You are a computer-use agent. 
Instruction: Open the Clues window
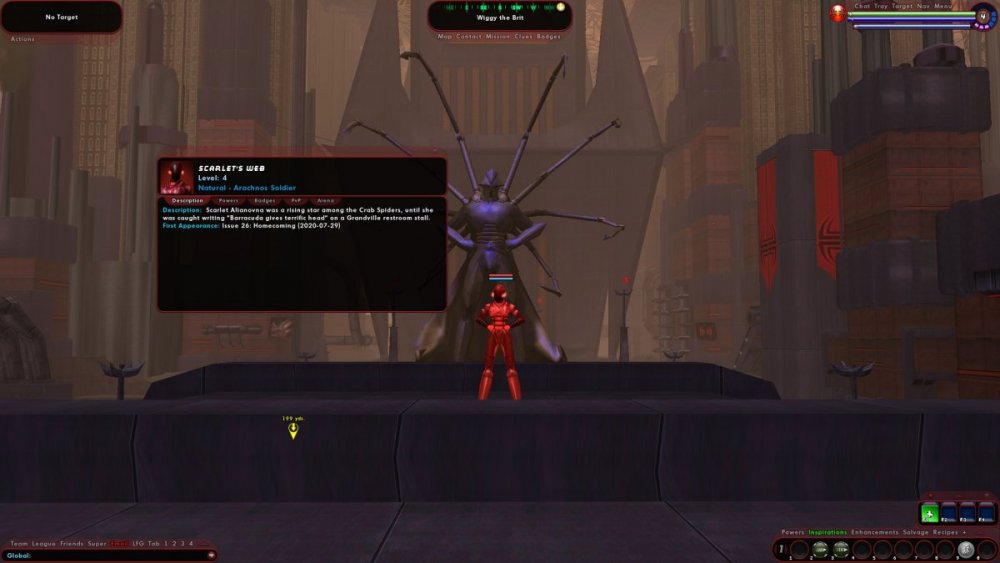click(x=524, y=37)
